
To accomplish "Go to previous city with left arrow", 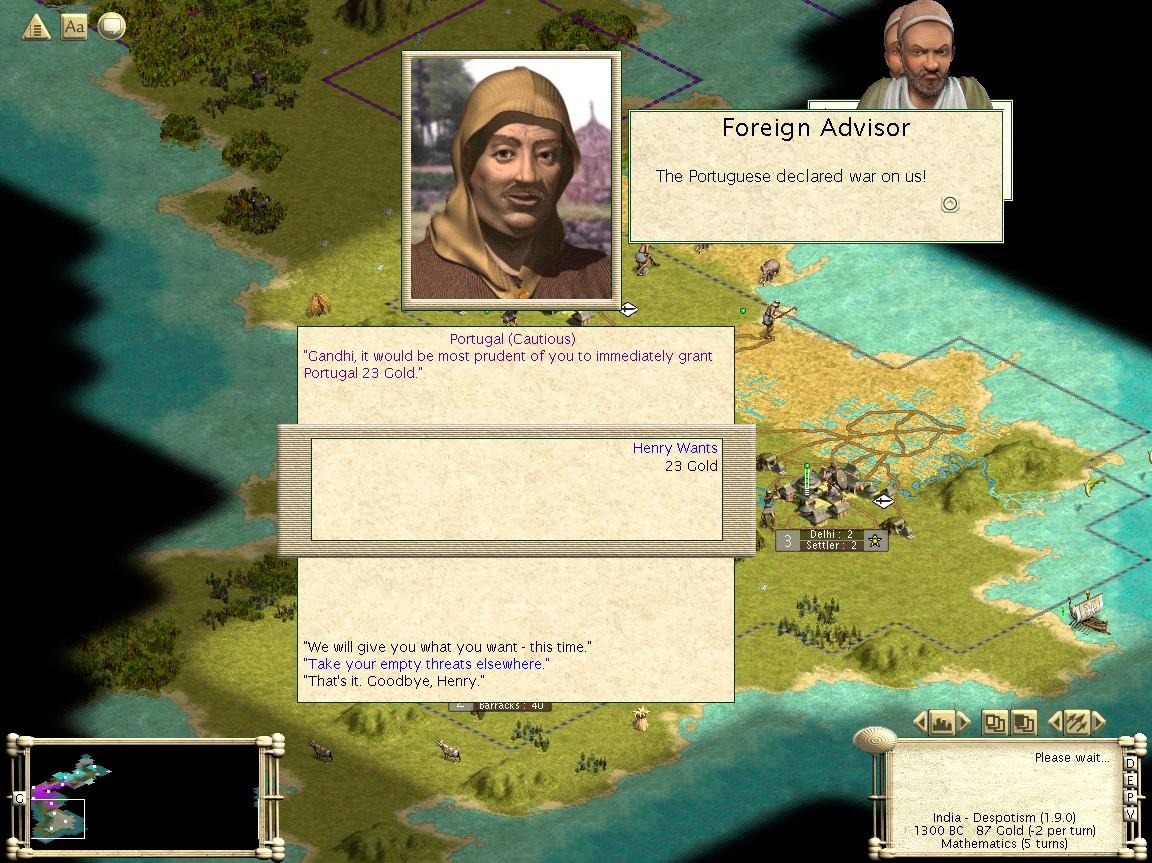I will [920, 722].
